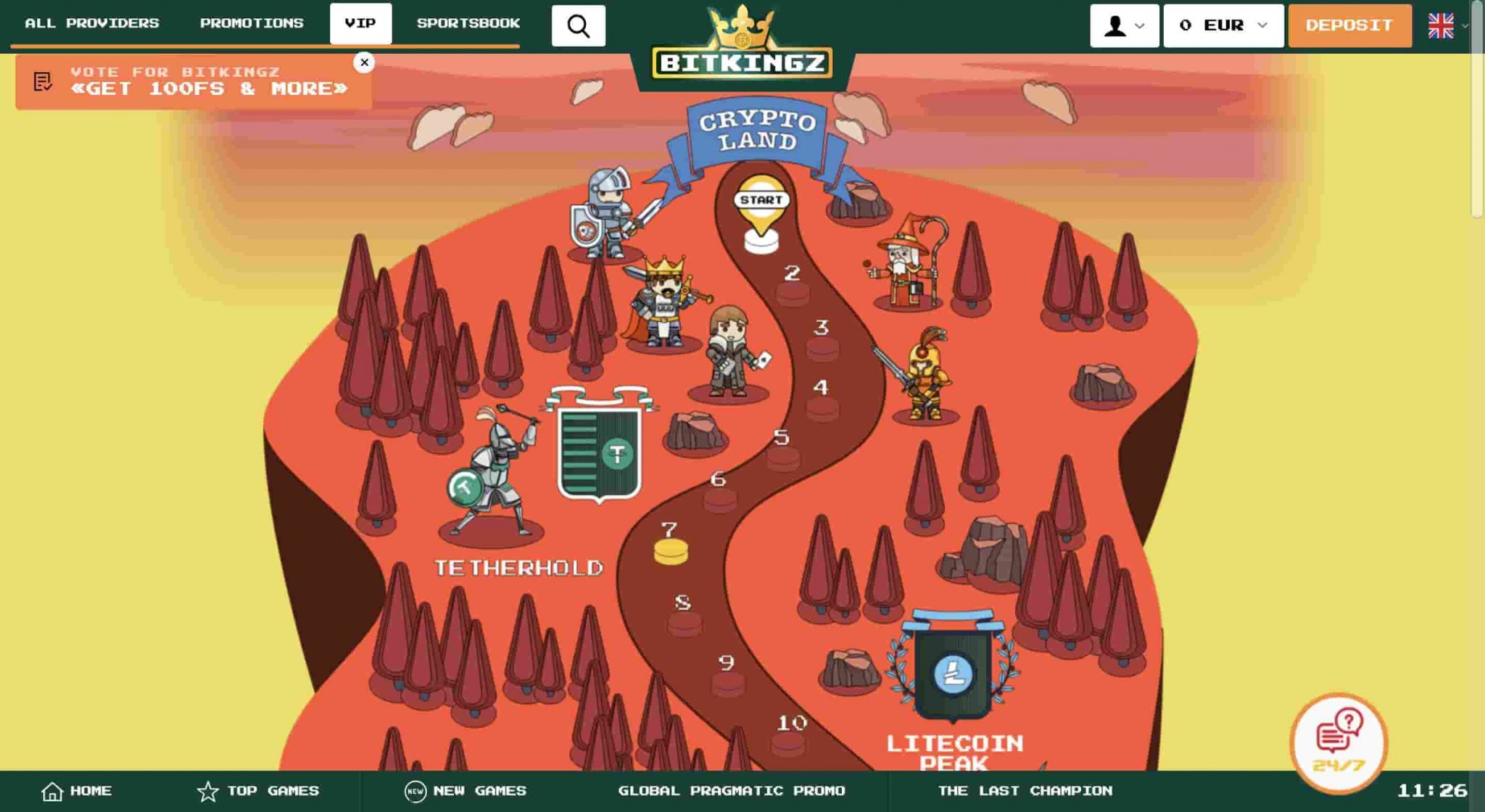Screen dimensions: 1485x812
Task: Open the 24/7 live chat support
Action: click(1339, 742)
